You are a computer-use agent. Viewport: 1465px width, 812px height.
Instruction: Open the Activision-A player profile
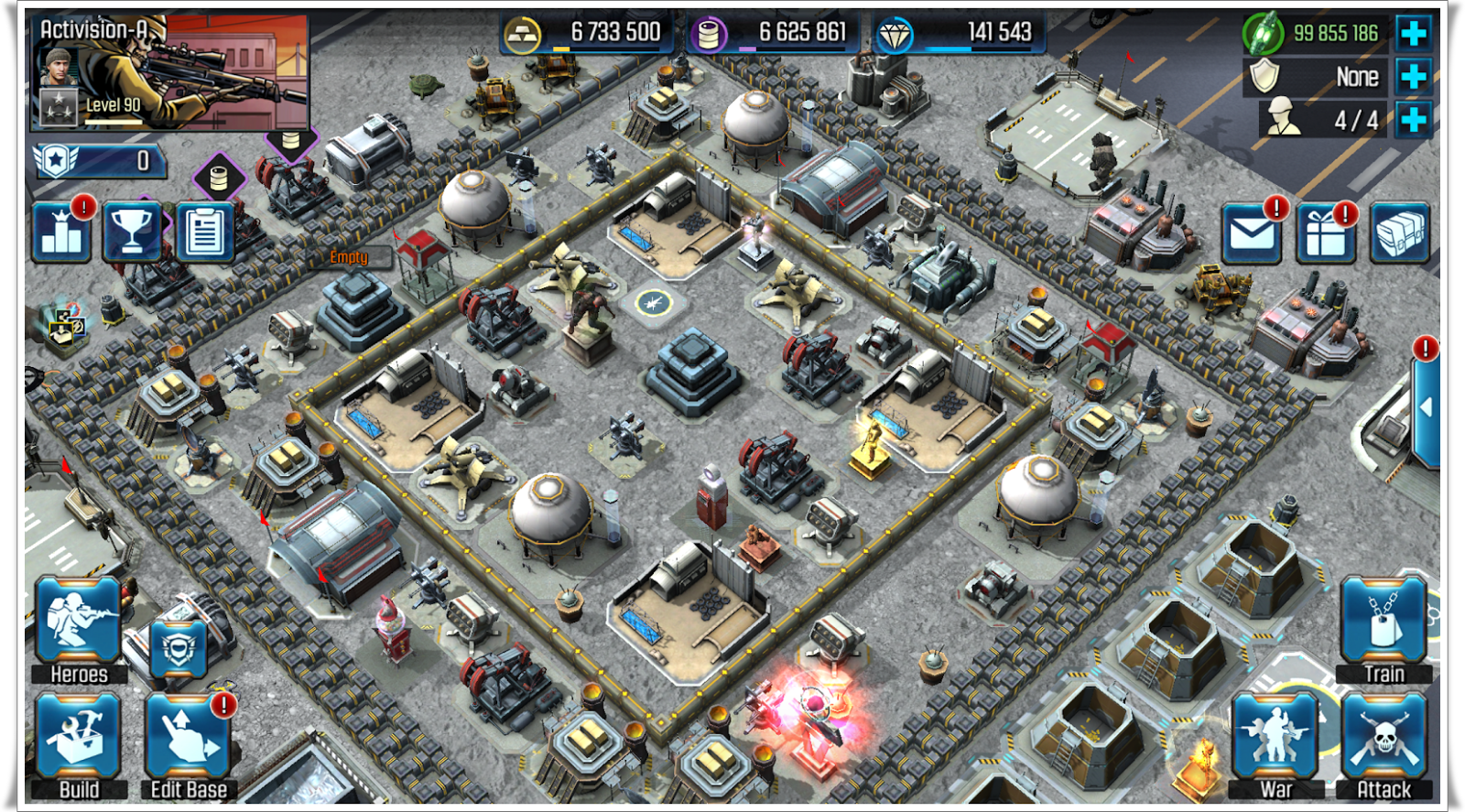click(x=169, y=73)
